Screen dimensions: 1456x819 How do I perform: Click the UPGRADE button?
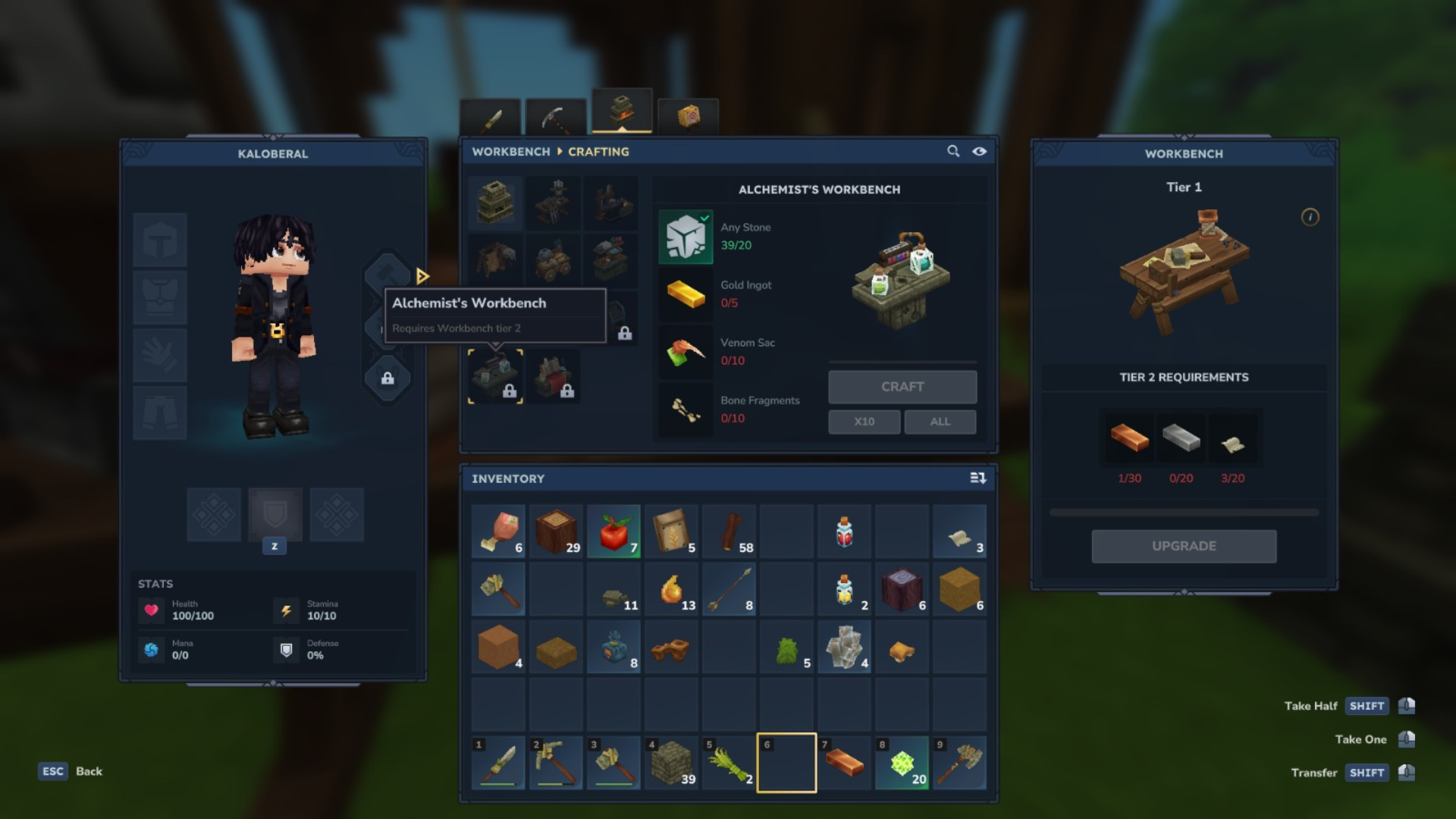(1184, 545)
